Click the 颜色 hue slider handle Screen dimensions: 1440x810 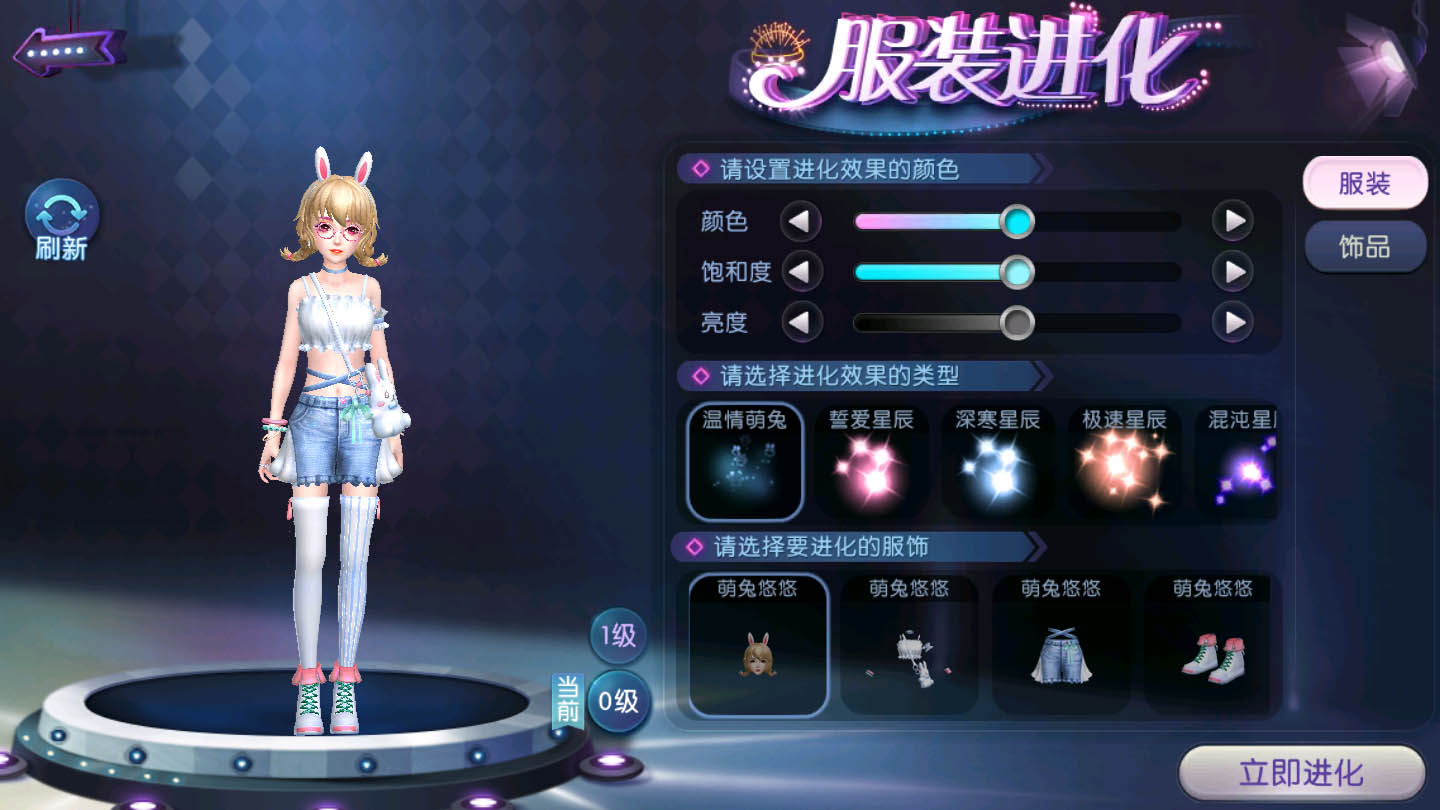tap(1017, 221)
